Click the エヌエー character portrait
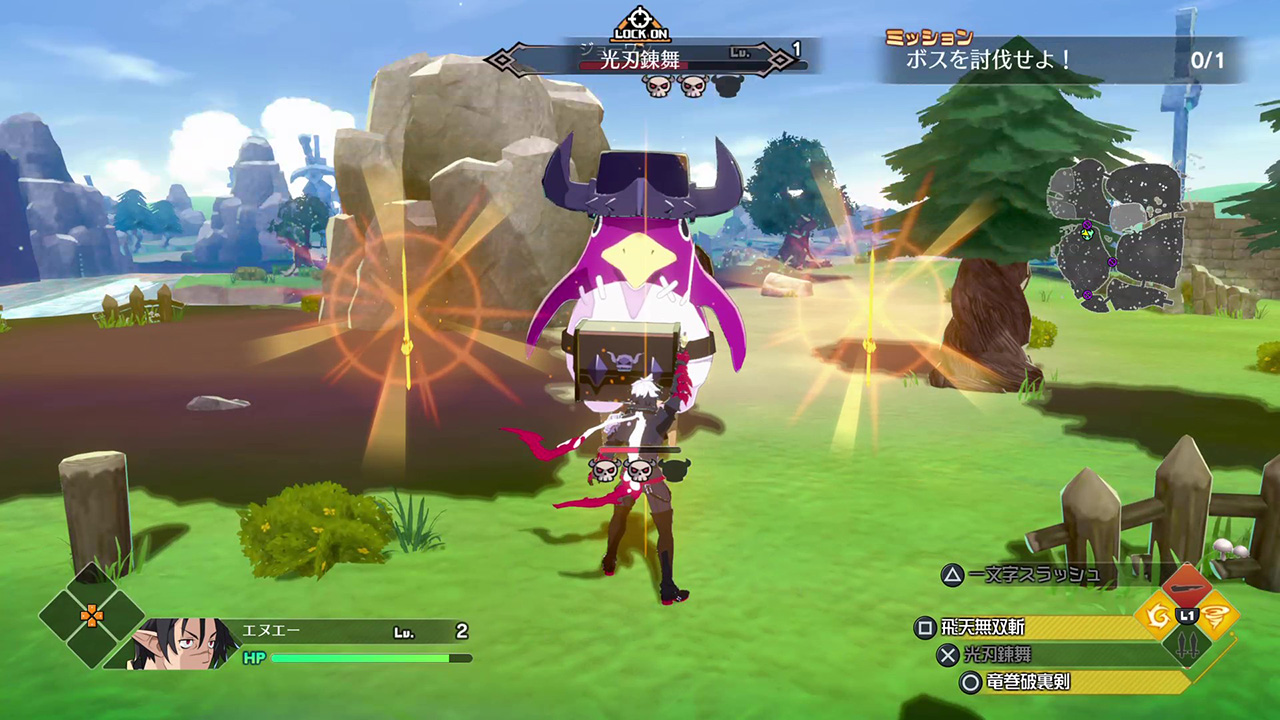The height and width of the screenshot is (720, 1280). point(172,642)
